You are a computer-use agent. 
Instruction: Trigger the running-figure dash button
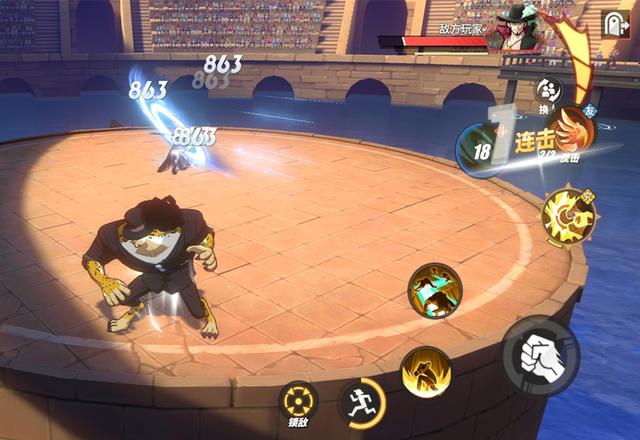pos(361,402)
